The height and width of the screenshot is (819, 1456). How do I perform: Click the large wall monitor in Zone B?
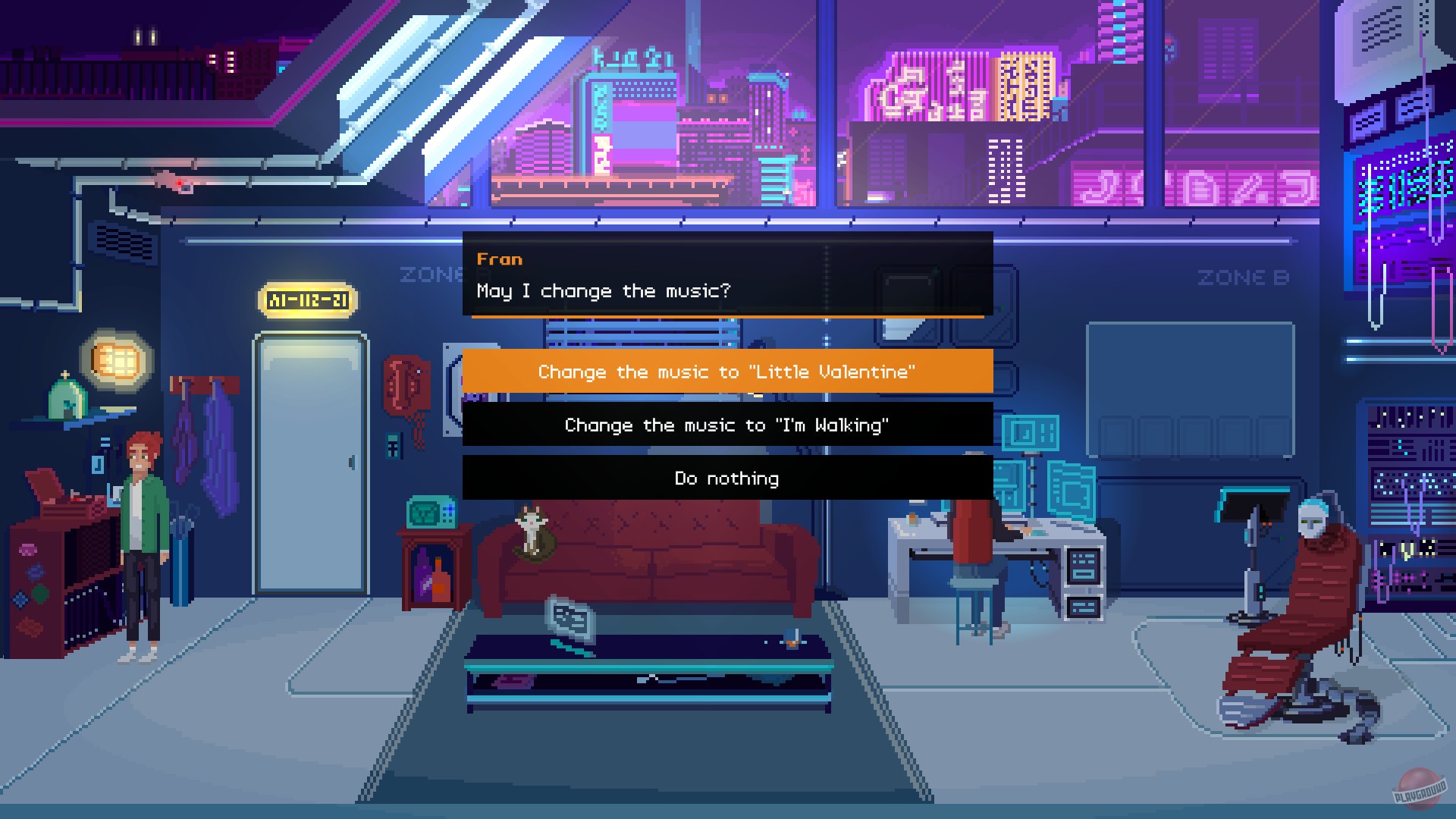click(x=1191, y=387)
